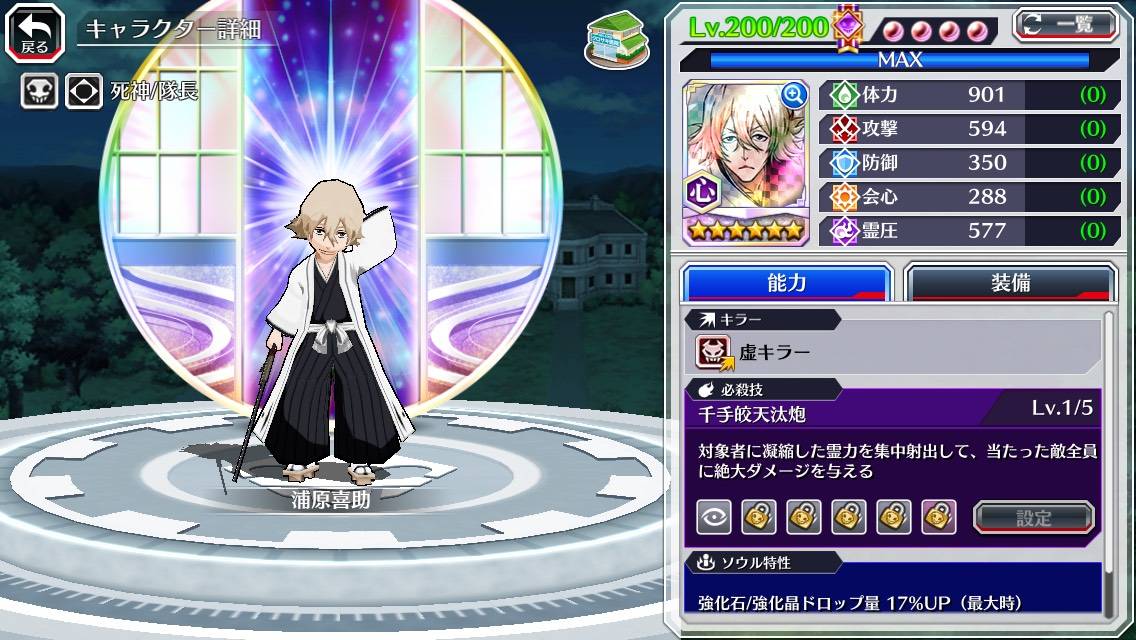Open the 装備 equipment tab
Image resolution: width=1136 pixels, height=640 pixels.
(x=1010, y=283)
